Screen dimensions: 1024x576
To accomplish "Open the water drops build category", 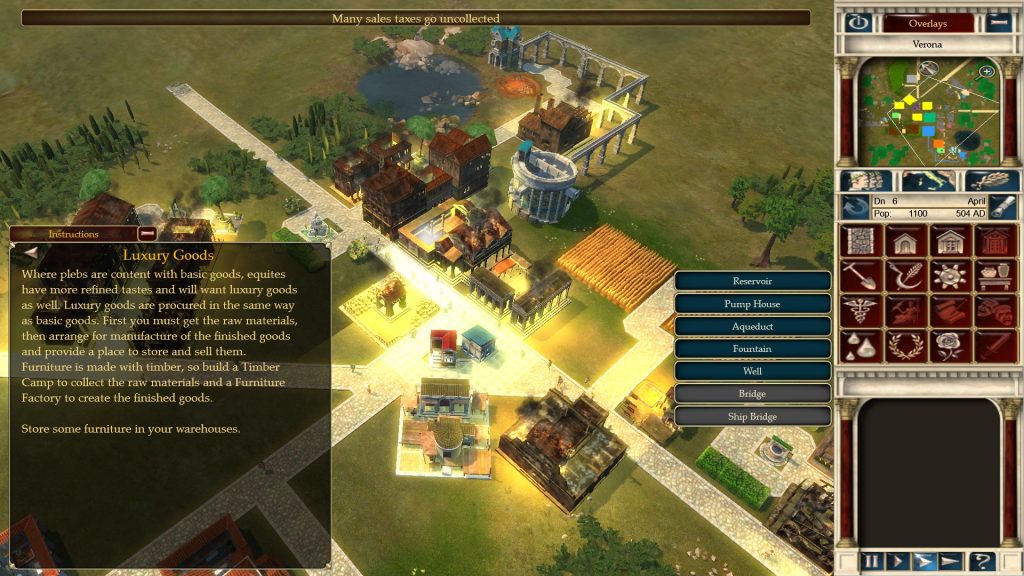I will (x=859, y=344).
